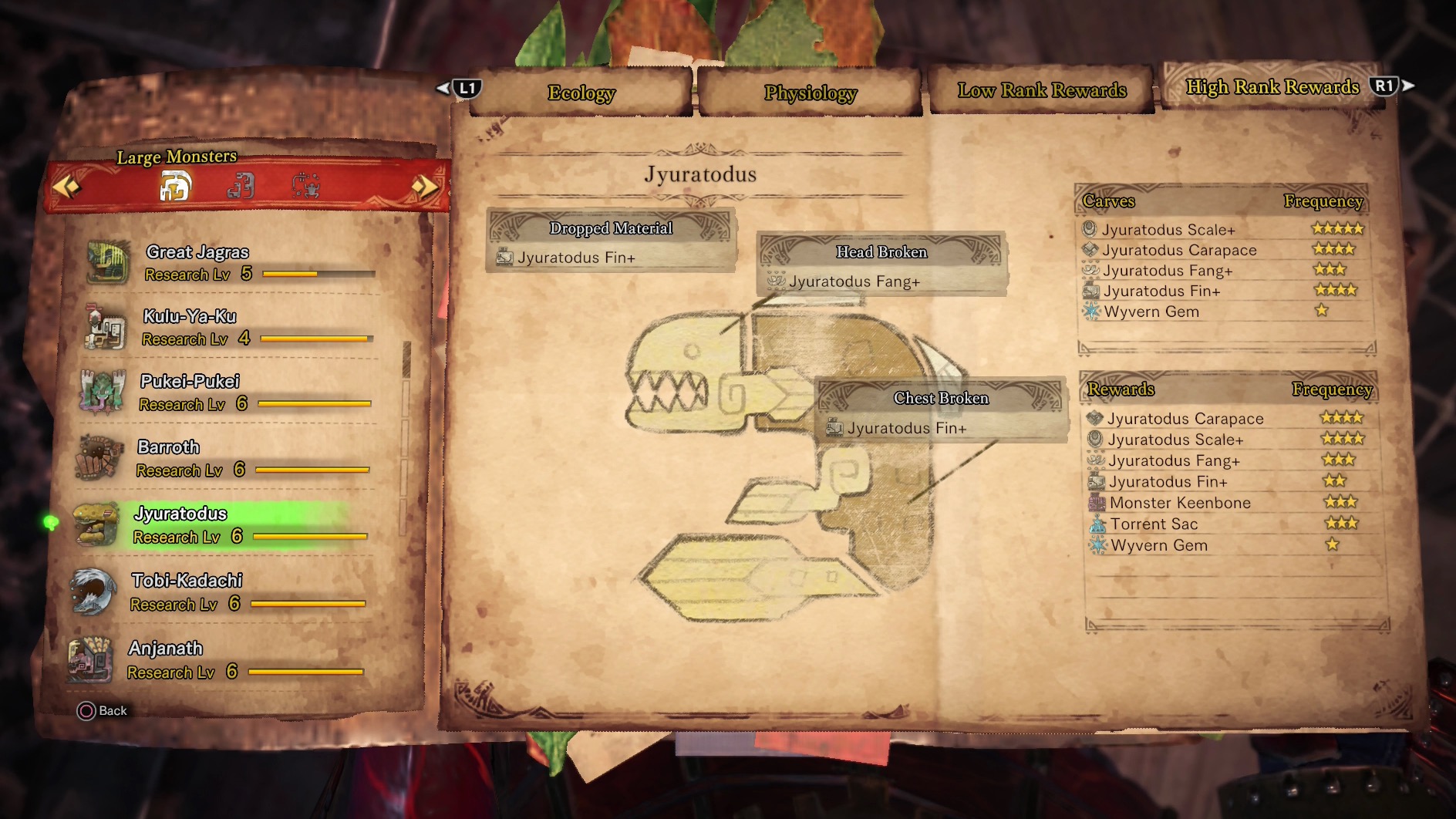Select Wyvern Gem in the Carves list
Screen dimensions: 1456x819
[1151, 312]
